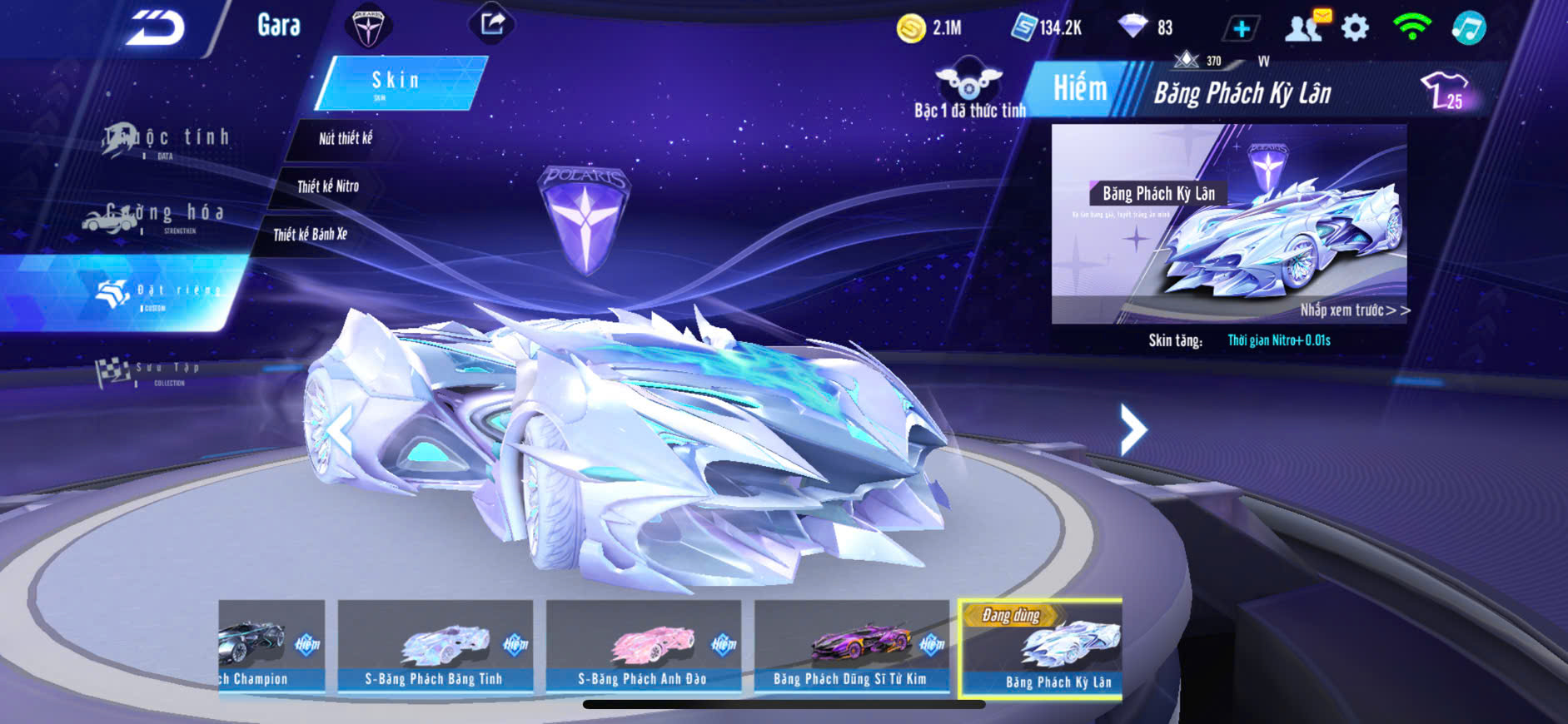Open the Sưu Tập collection tab
The width and height of the screenshot is (1568, 724).
pos(148,372)
